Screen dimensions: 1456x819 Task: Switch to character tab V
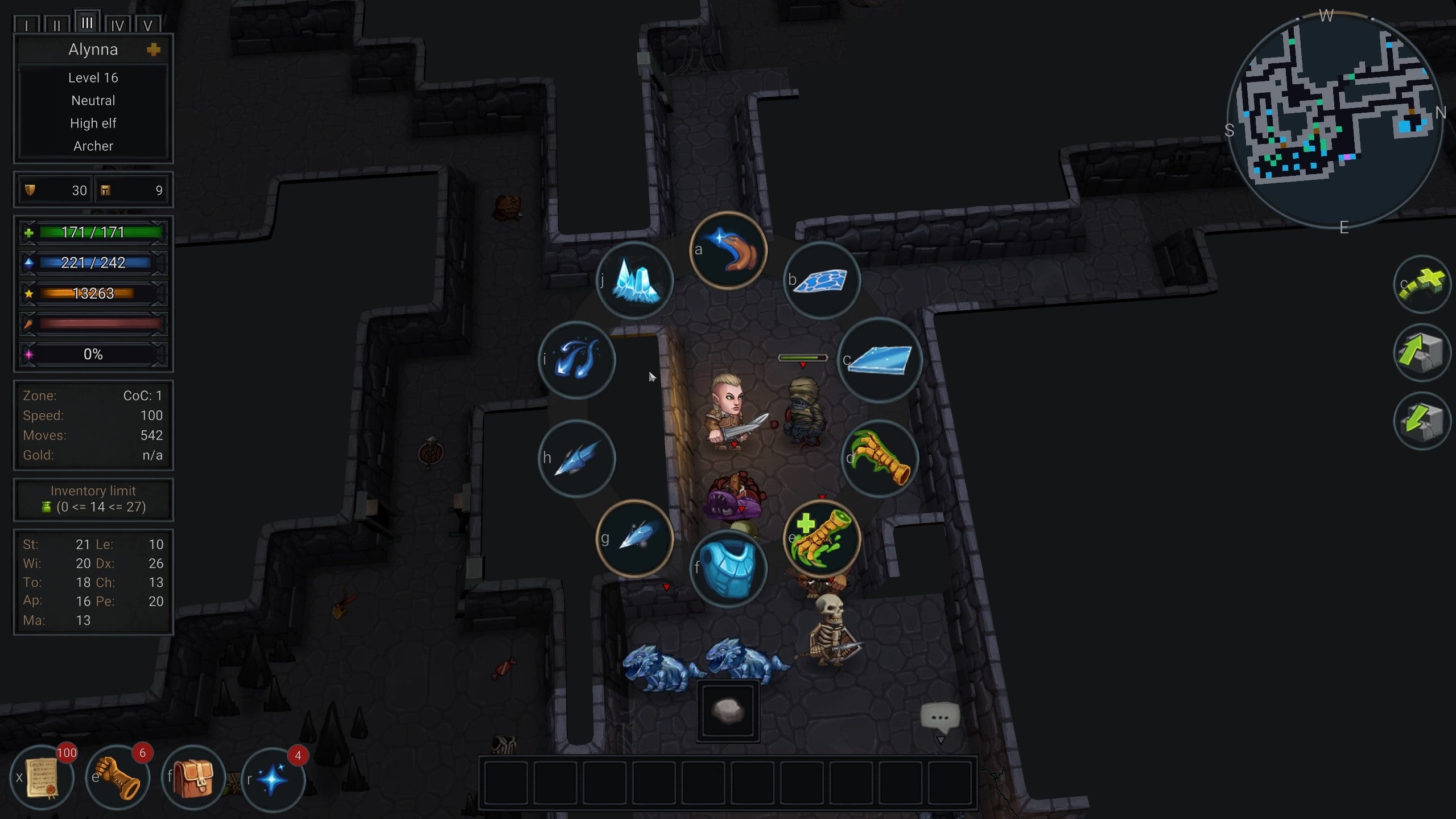(x=148, y=25)
